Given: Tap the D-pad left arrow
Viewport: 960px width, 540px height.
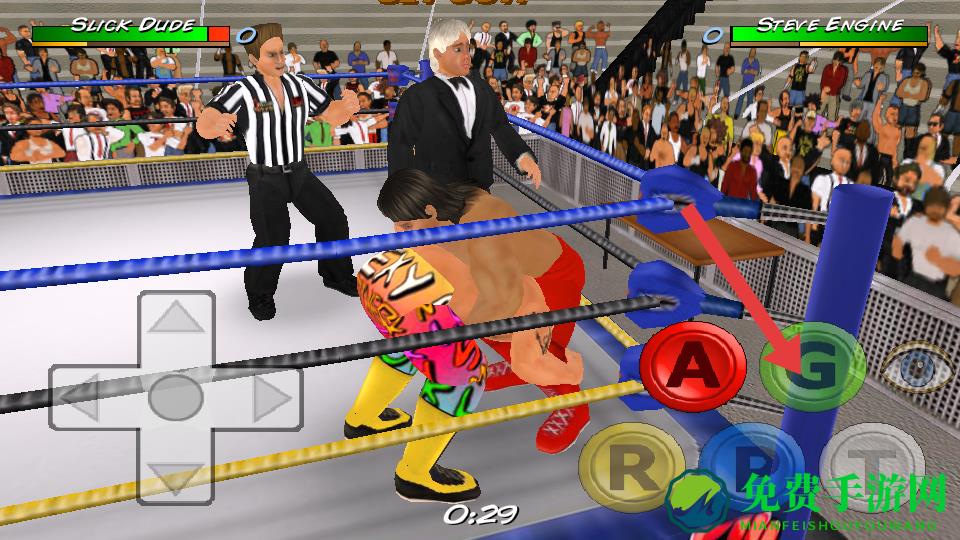Looking at the screenshot, I should point(87,398).
